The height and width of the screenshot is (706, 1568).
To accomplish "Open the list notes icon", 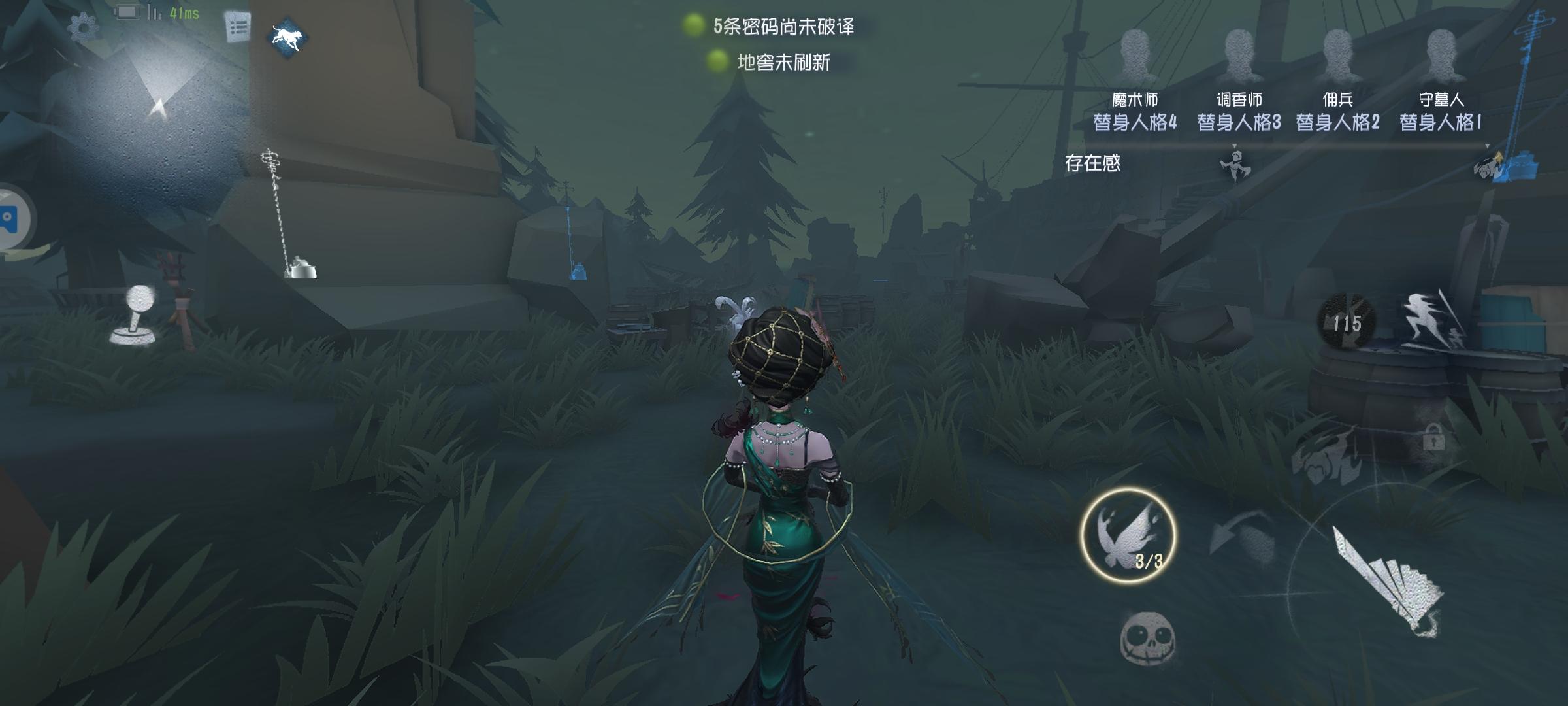I will 238,27.
